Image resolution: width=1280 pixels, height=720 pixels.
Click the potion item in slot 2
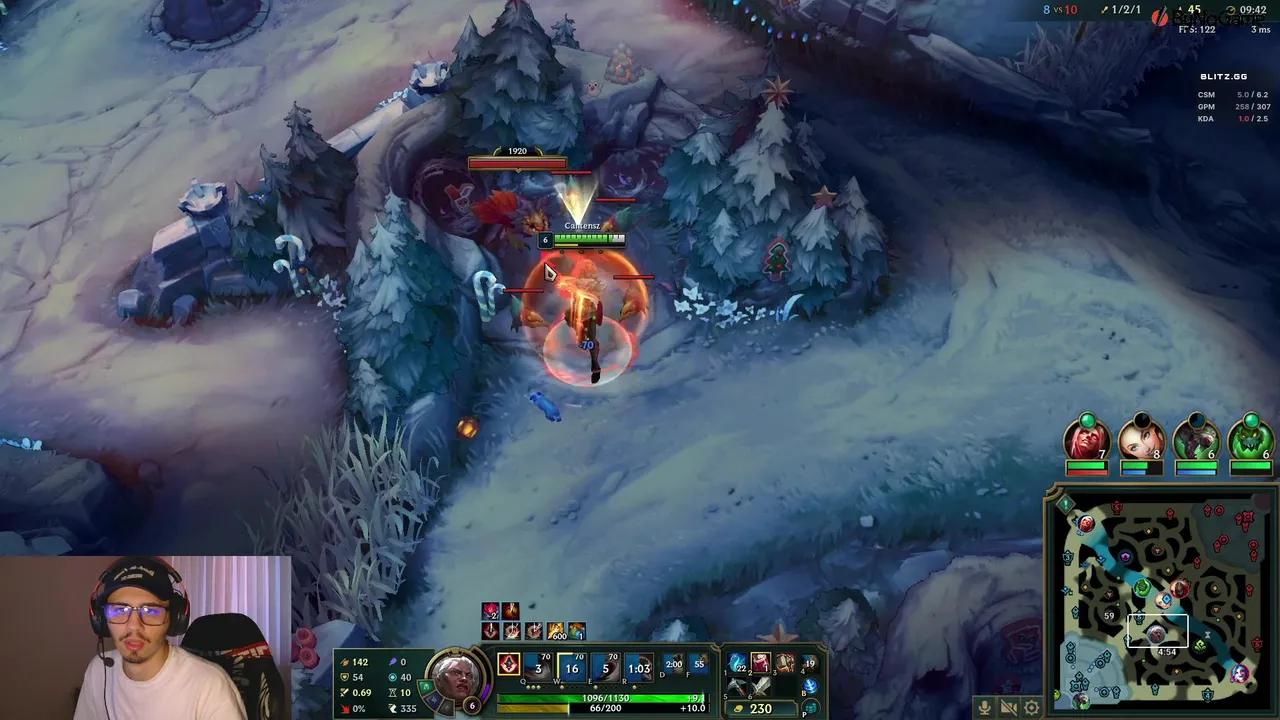click(x=759, y=661)
